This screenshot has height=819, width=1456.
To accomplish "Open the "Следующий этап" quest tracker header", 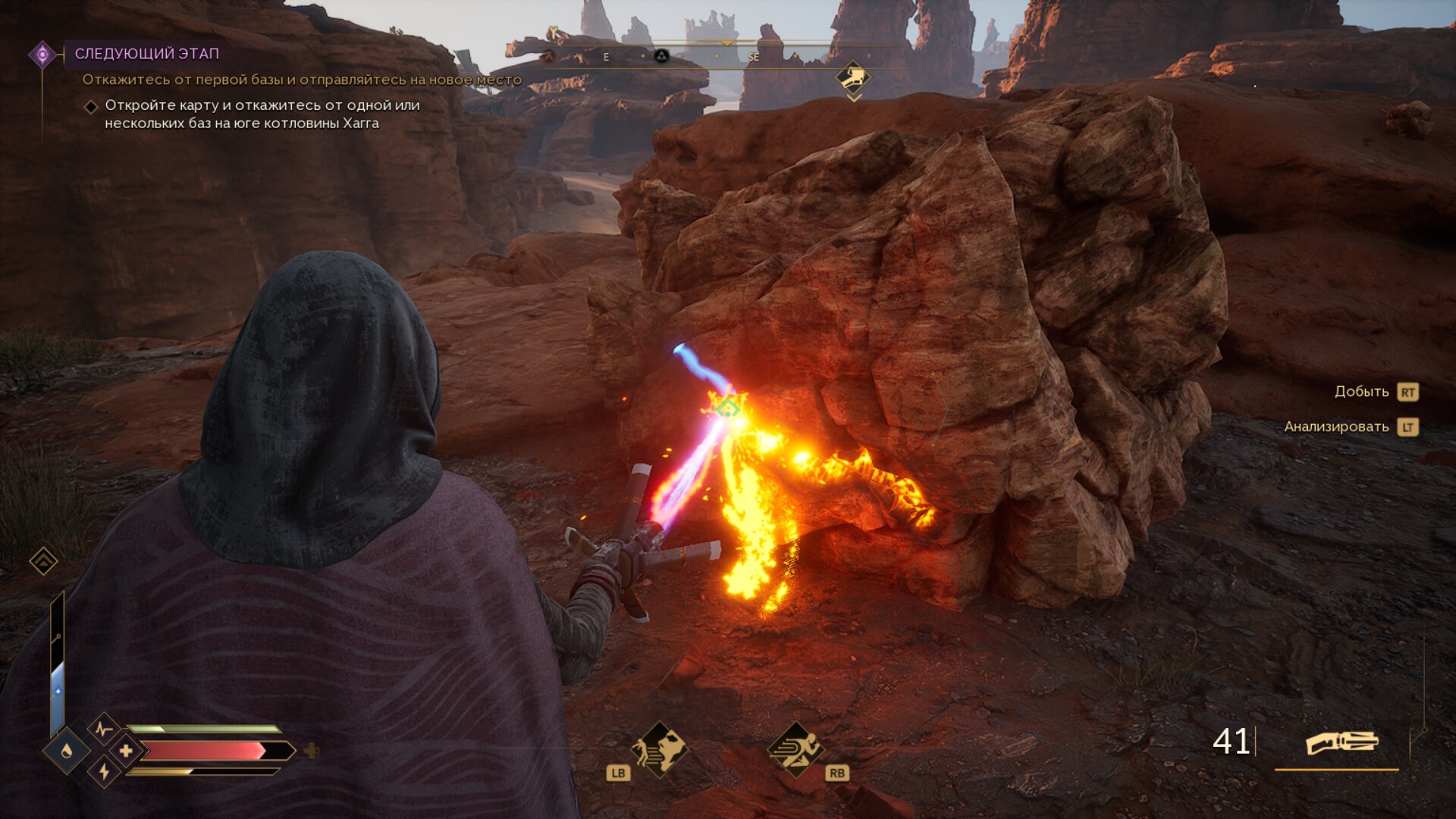I will [x=146, y=54].
